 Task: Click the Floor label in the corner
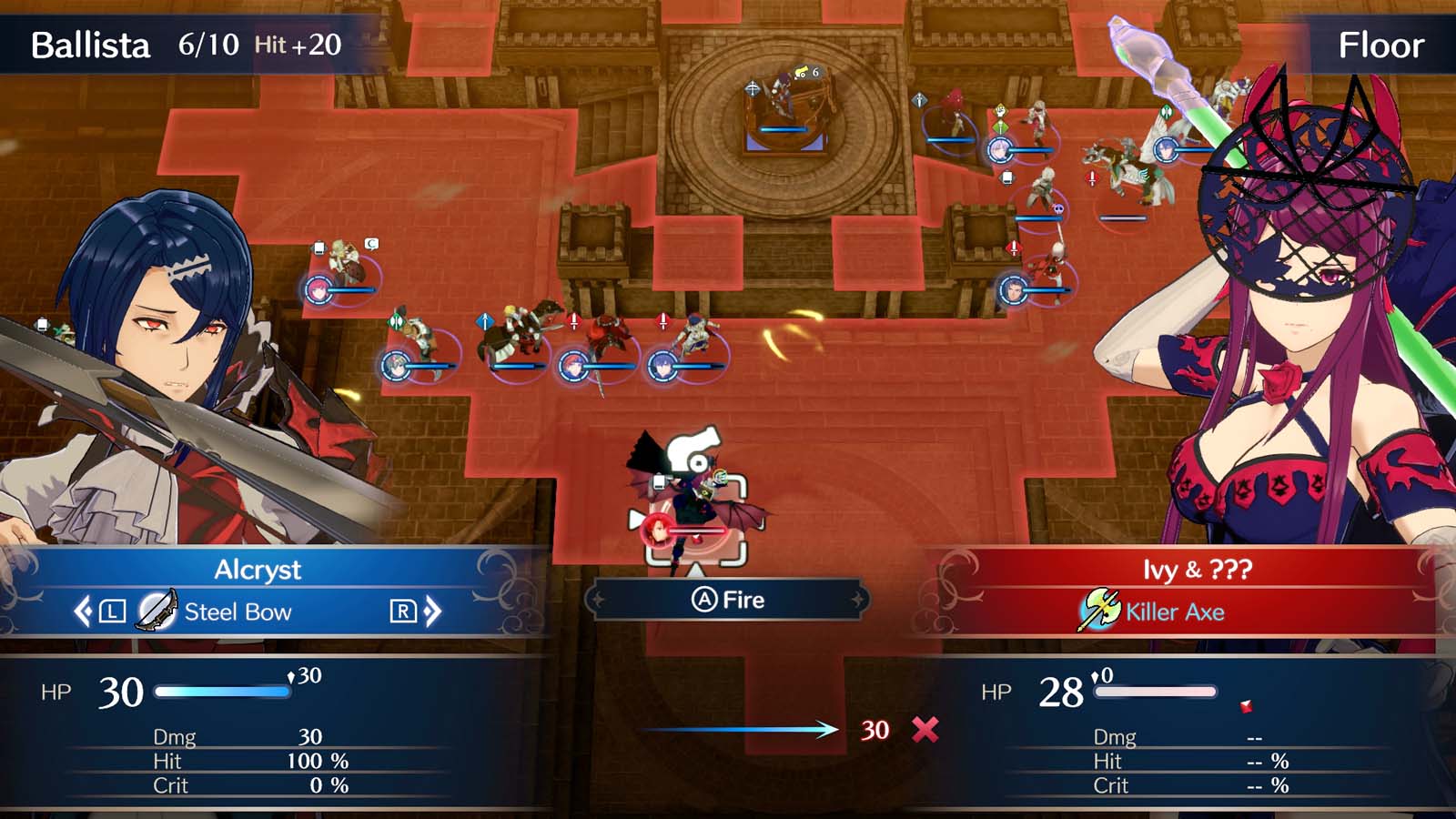[1381, 44]
